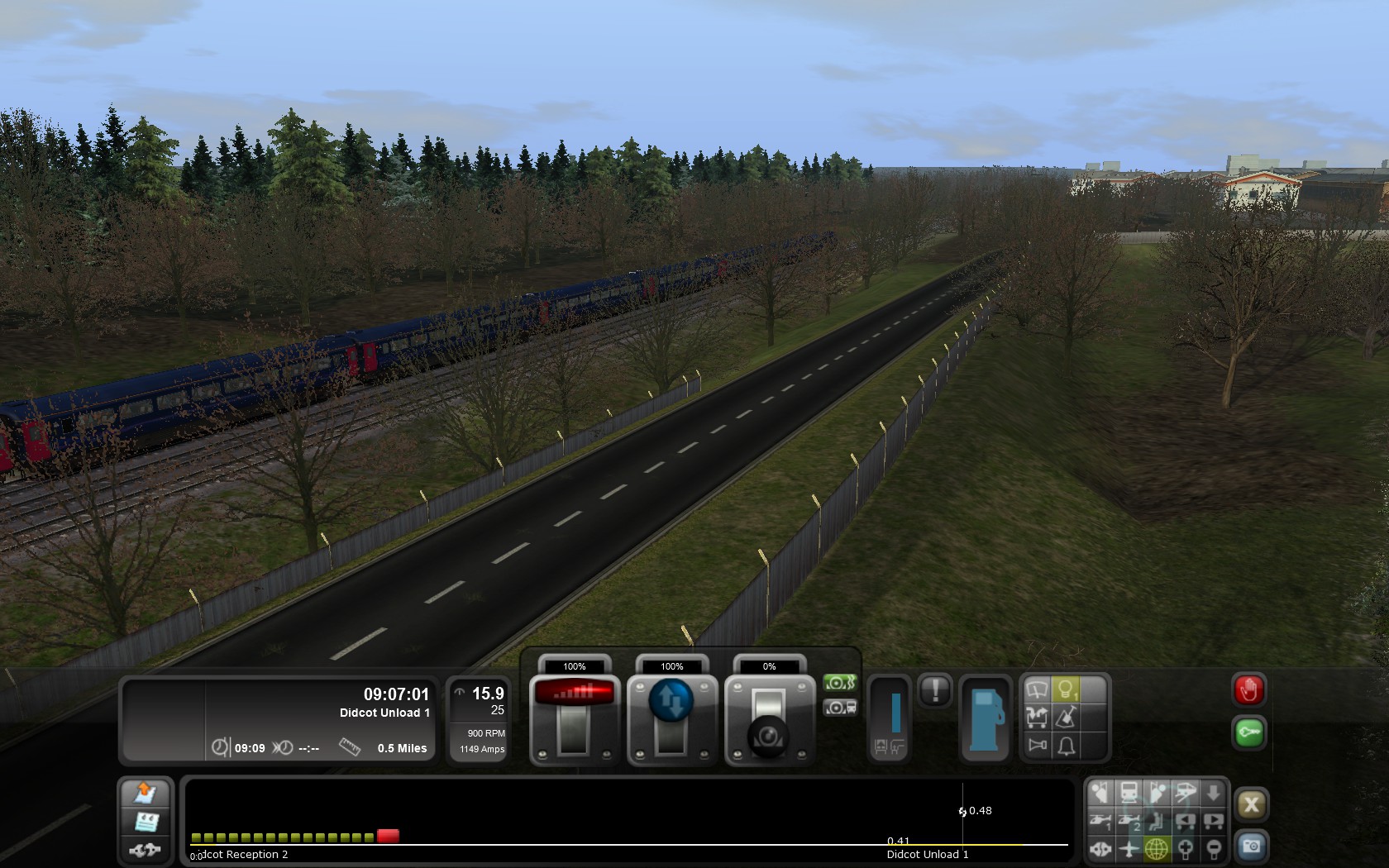The image size is (1389, 868).
Task: Open the load/unload cargo icon
Action: 1037,718
